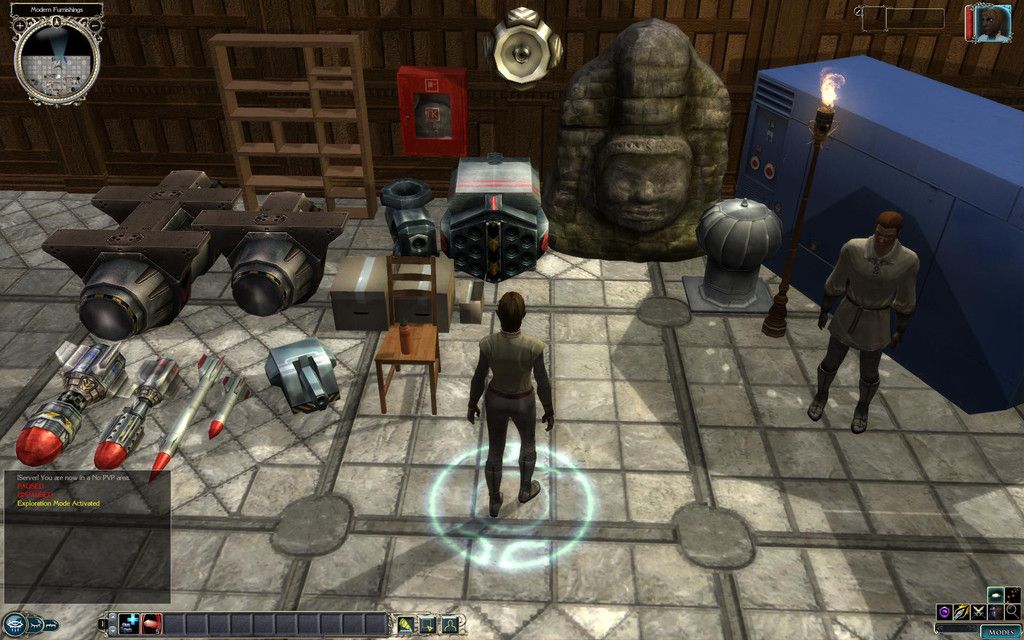Toggle the crossed swords combat mode
The image size is (1024, 640).
tap(978, 611)
